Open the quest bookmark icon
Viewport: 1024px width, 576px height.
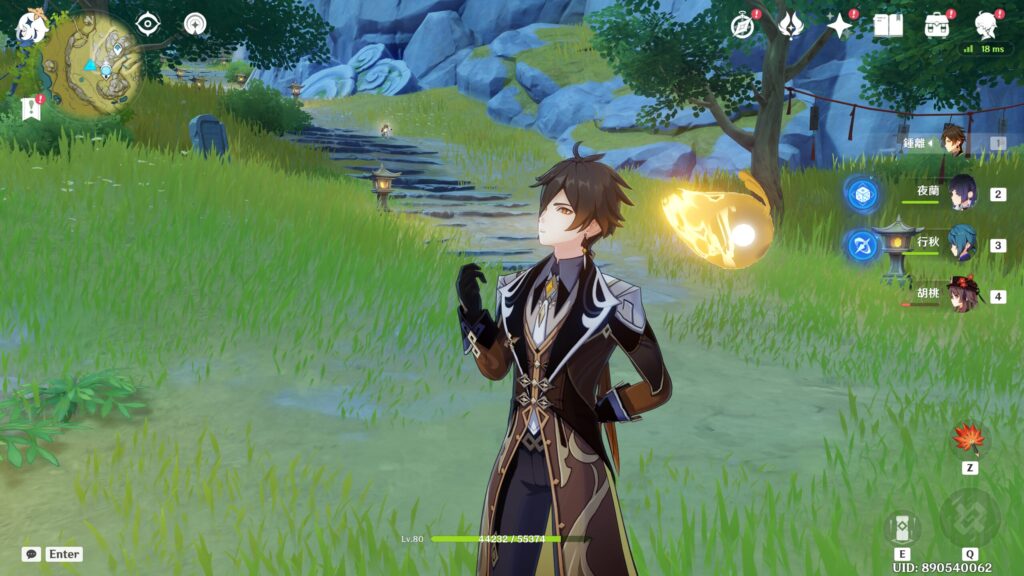[x=29, y=108]
